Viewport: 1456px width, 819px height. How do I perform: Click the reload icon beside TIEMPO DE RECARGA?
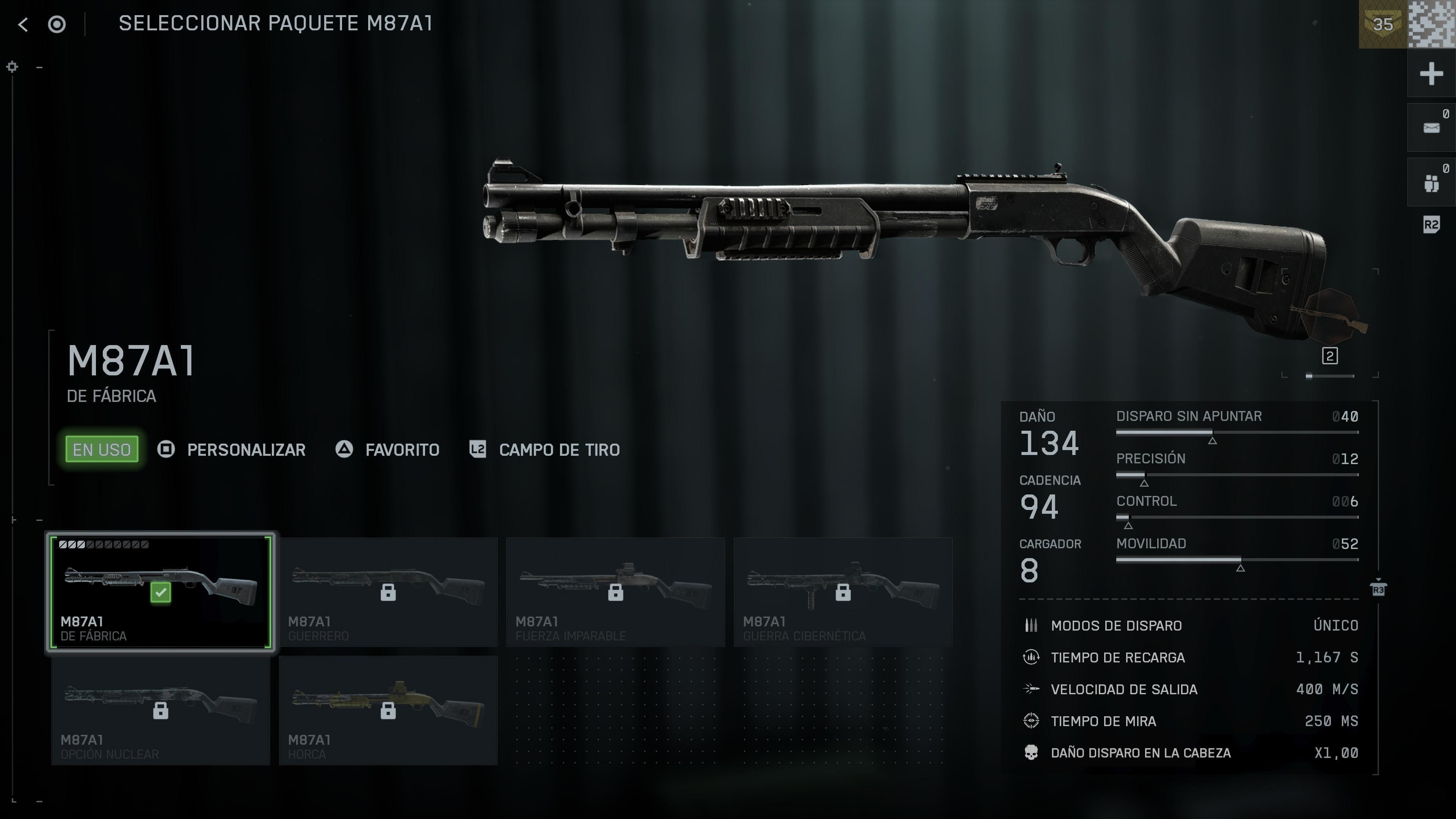tap(1031, 657)
